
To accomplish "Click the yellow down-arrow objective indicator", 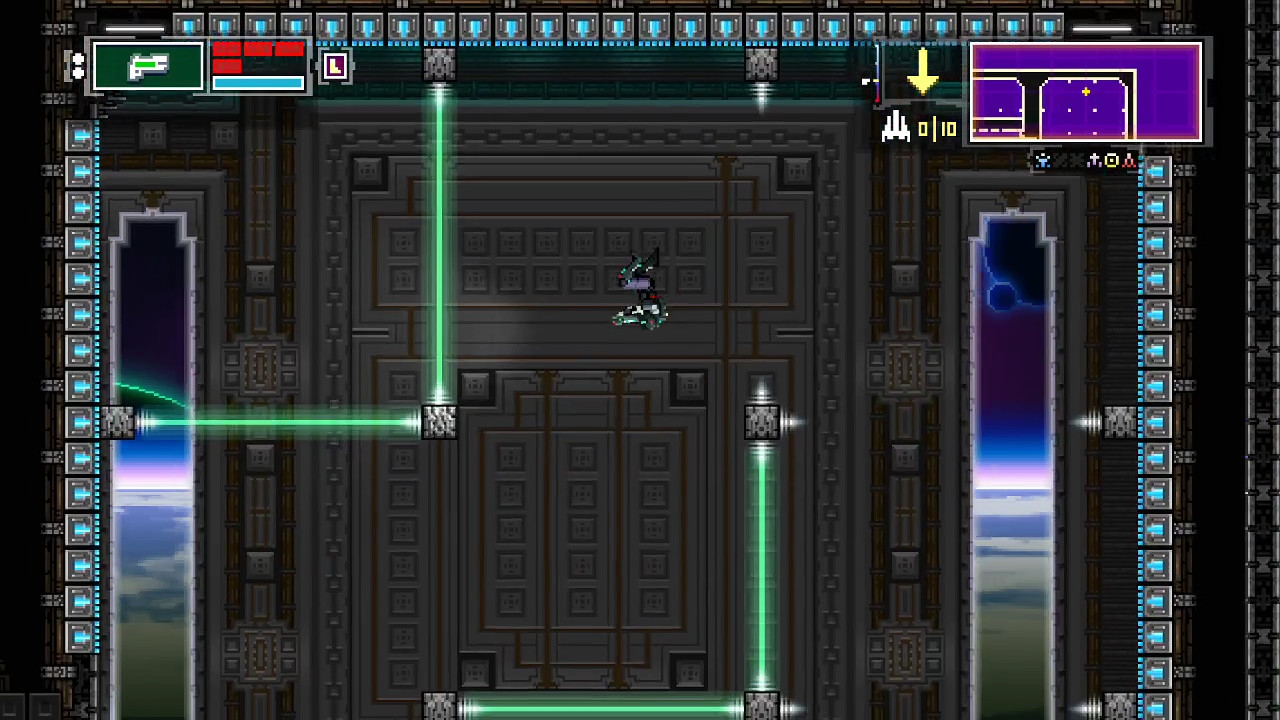I will (x=921, y=77).
